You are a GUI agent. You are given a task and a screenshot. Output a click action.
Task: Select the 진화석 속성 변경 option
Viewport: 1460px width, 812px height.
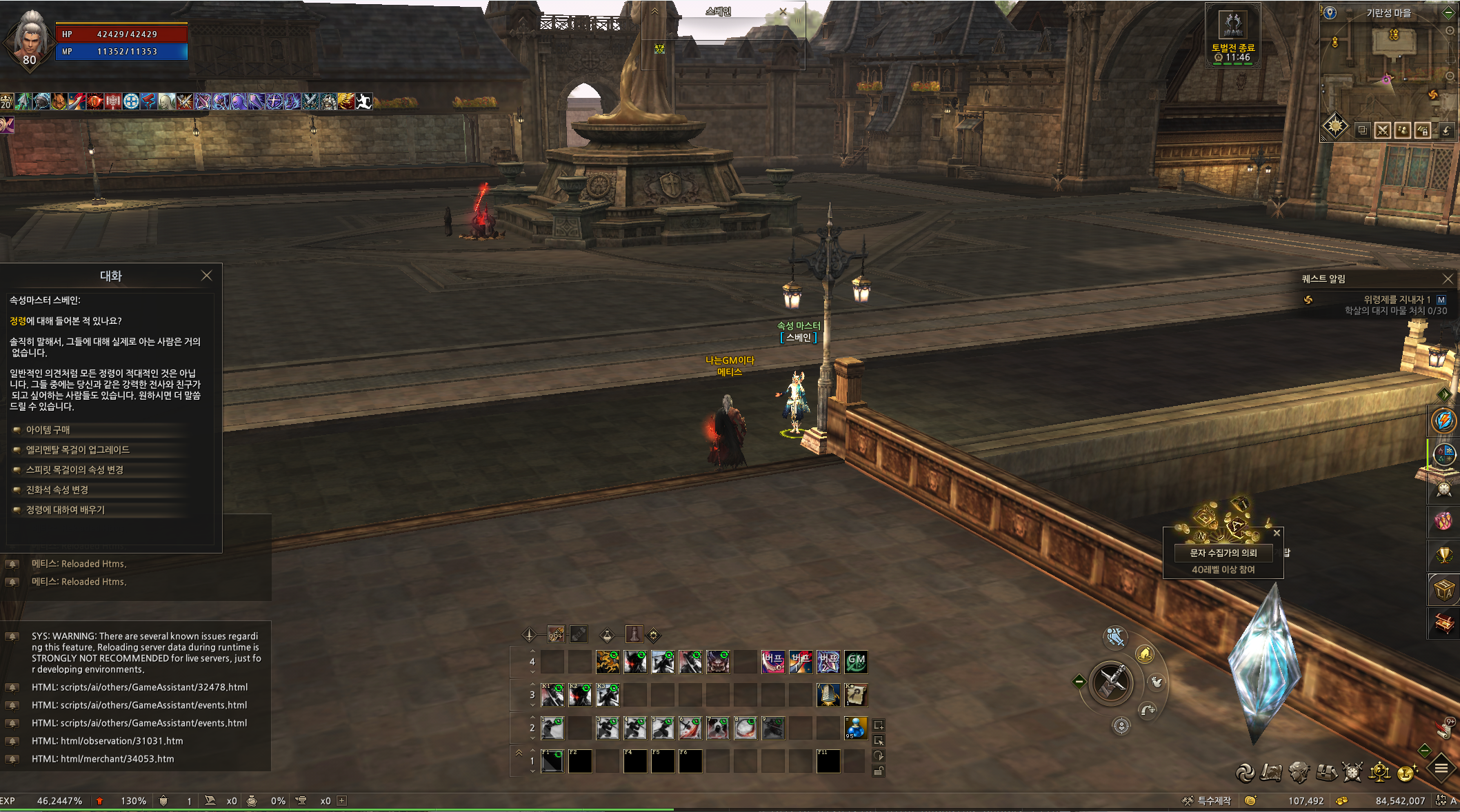pyautogui.click(x=57, y=489)
